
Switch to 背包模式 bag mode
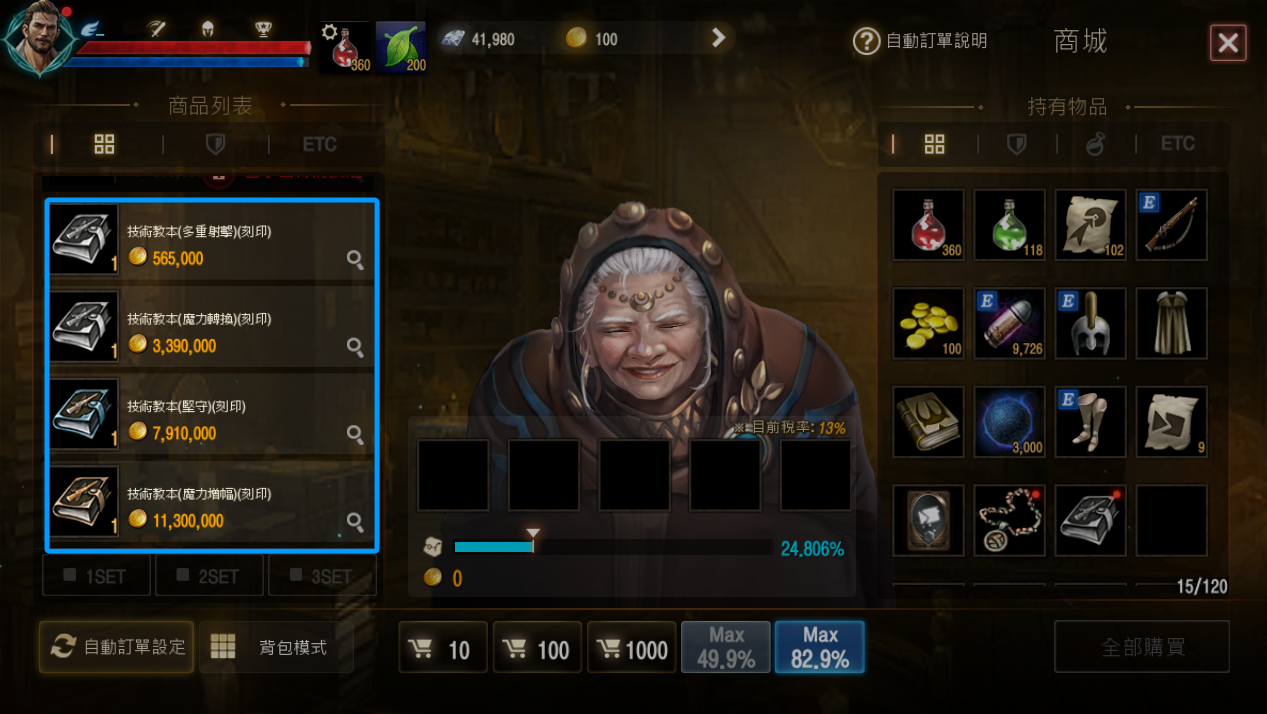point(270,647)
